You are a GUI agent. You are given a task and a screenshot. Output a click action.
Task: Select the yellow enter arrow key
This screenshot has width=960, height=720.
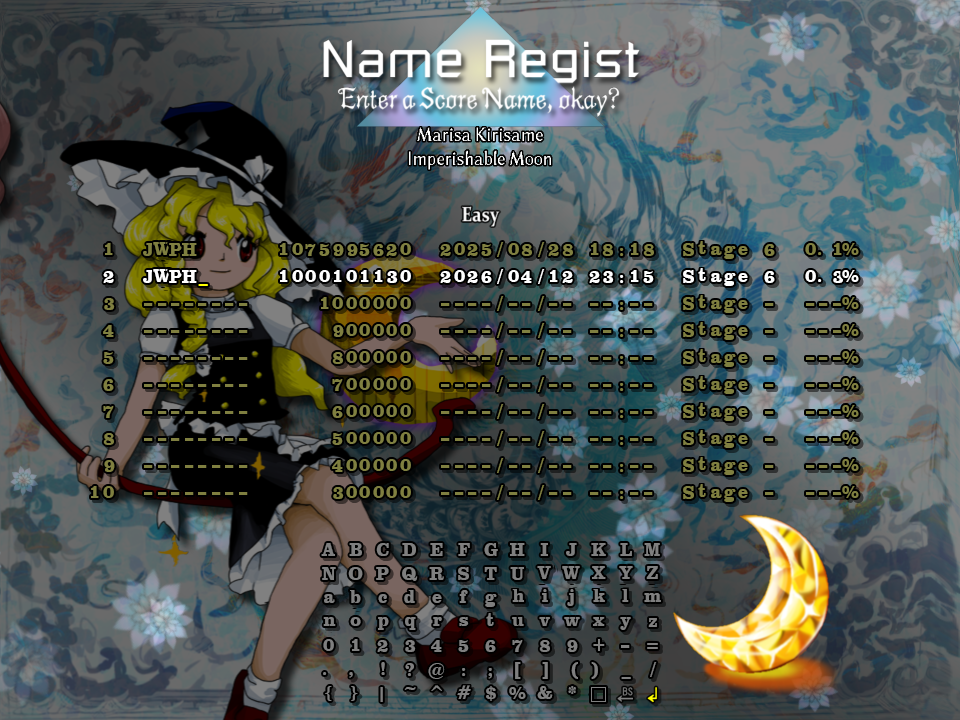(653, 694)
